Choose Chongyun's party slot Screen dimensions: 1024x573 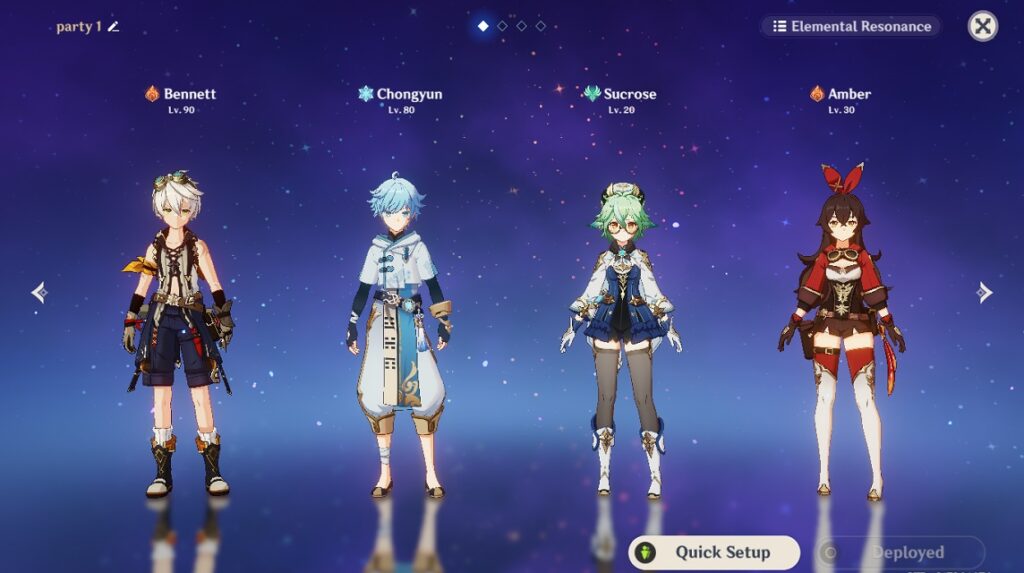[x=401, y=330]
